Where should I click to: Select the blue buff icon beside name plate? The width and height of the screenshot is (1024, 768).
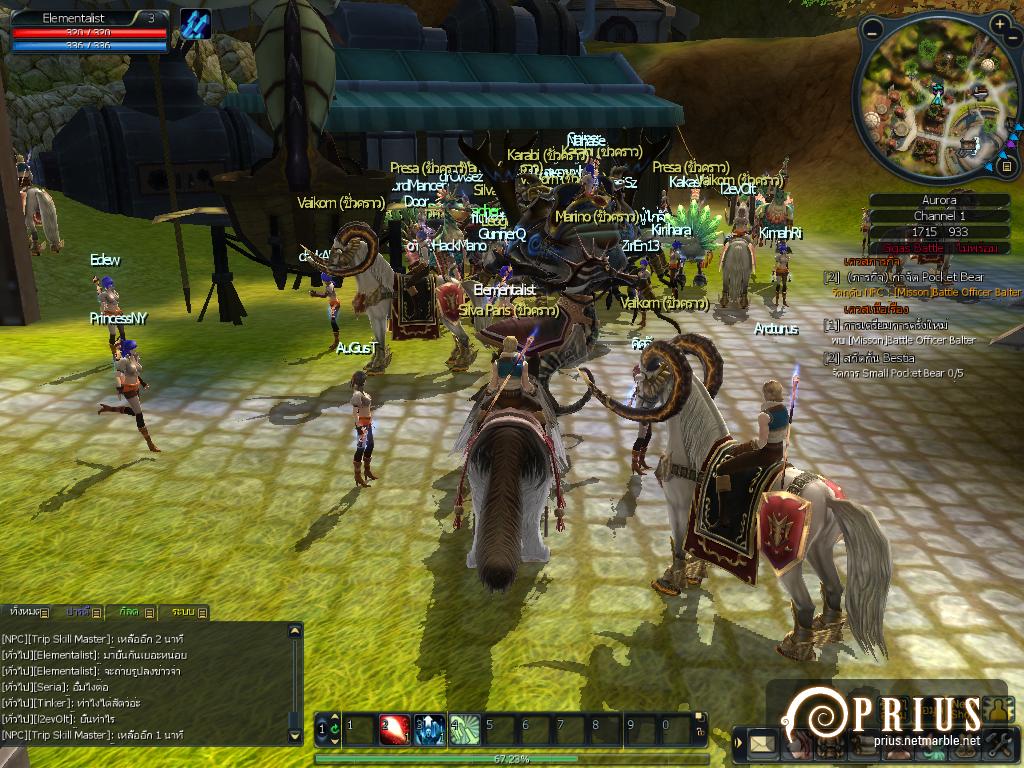click(x=196, y=25)
